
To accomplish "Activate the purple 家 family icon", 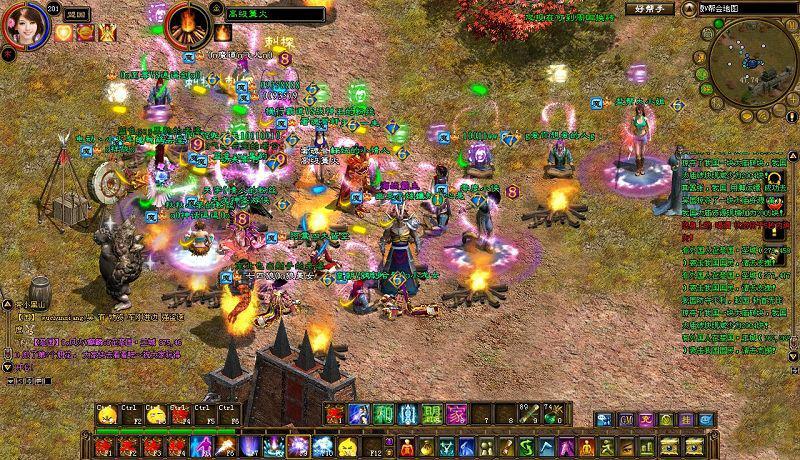I will (x=457, y=413).
